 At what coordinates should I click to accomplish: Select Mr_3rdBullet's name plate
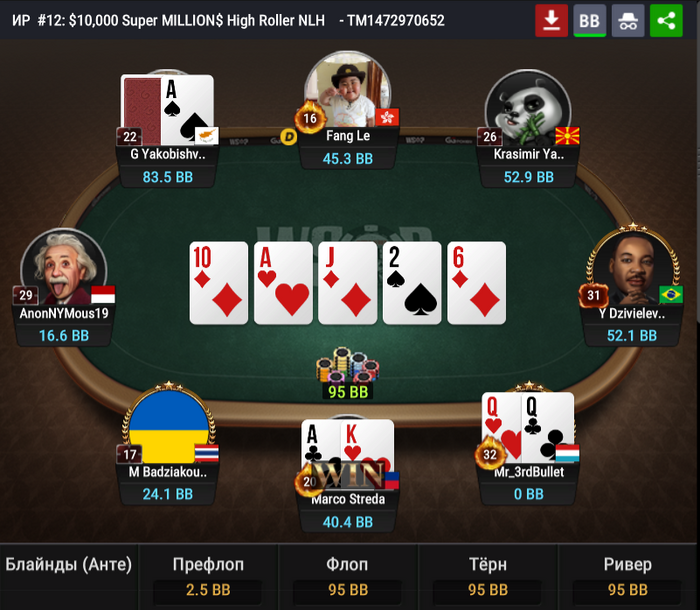[529, 472]
